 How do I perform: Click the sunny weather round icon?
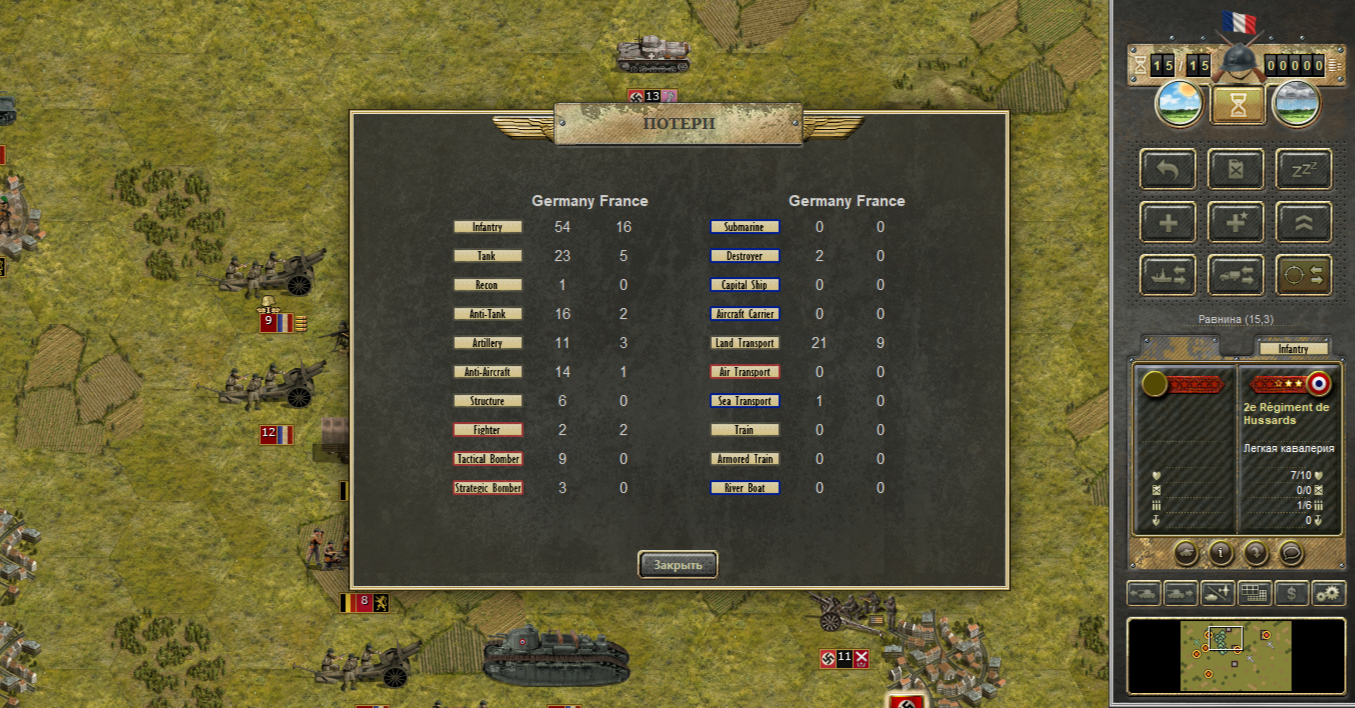click(1179, 104)
